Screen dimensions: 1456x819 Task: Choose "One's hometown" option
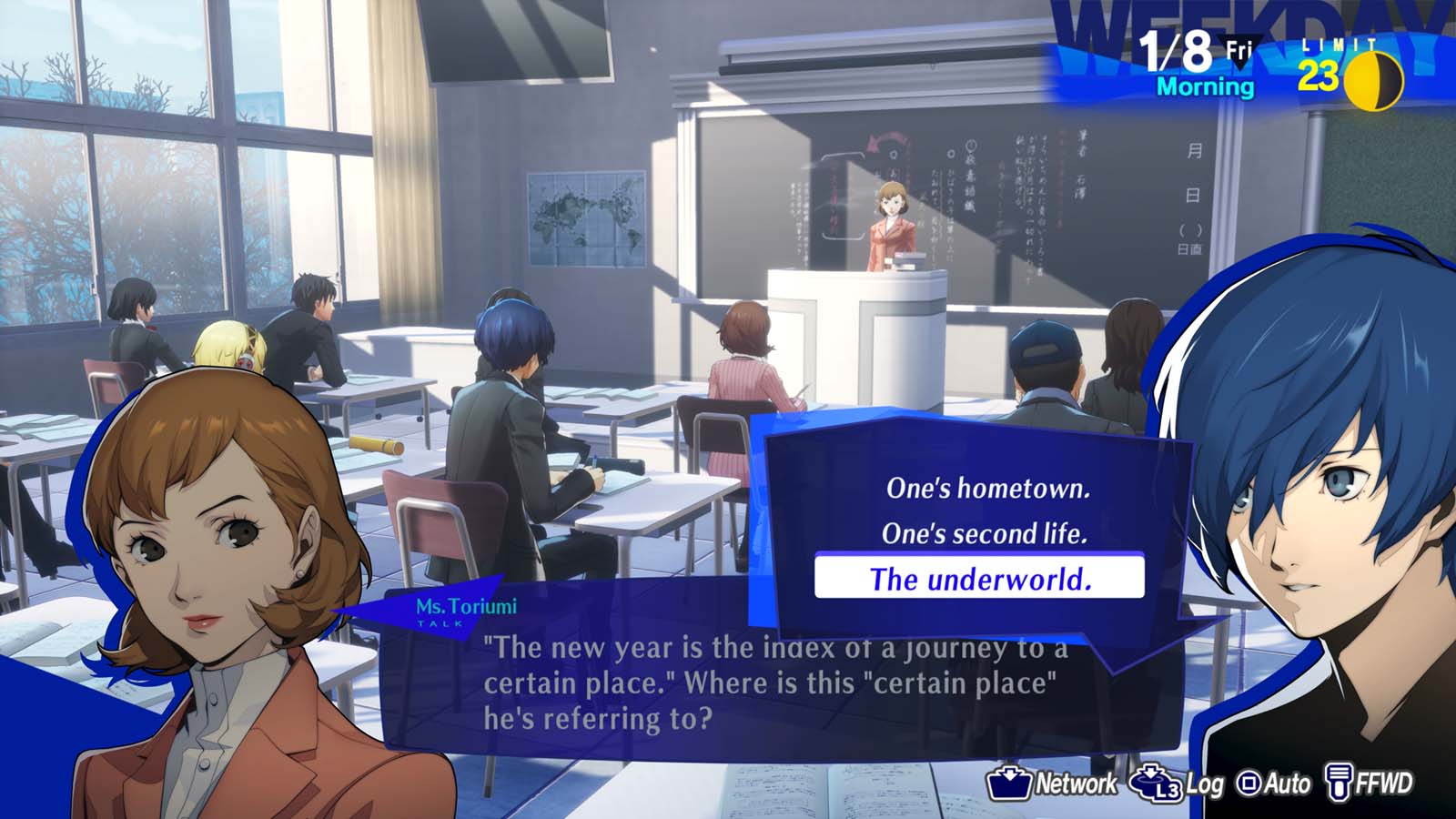990,489
